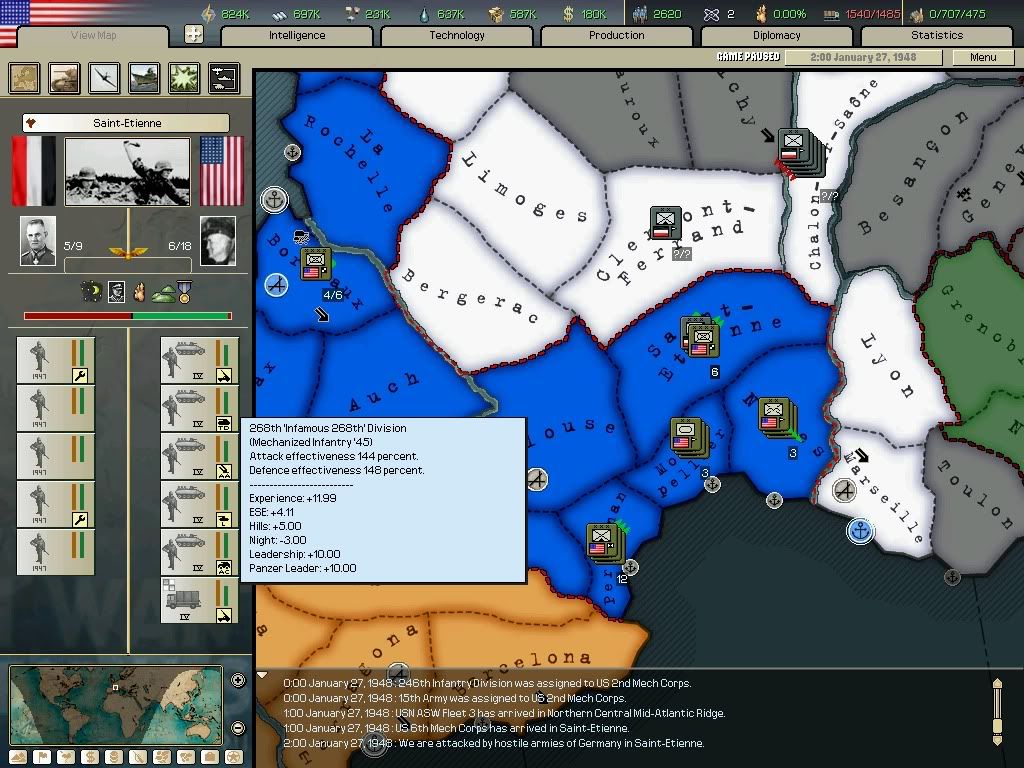Select the US corps counter in Montpellier
The height and width of the screenshot is (768, 1024).
pos(686,437)
